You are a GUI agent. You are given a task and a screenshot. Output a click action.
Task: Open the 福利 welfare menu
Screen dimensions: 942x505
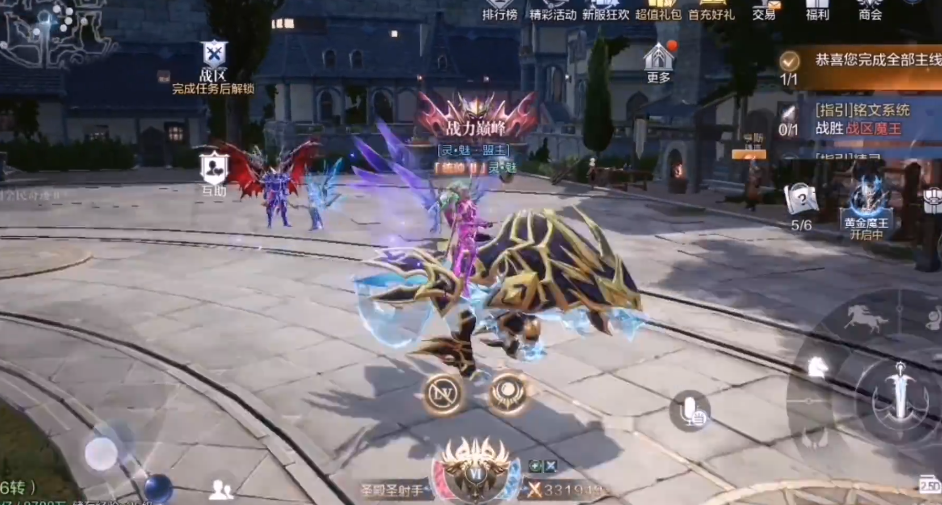click(817, 9)
